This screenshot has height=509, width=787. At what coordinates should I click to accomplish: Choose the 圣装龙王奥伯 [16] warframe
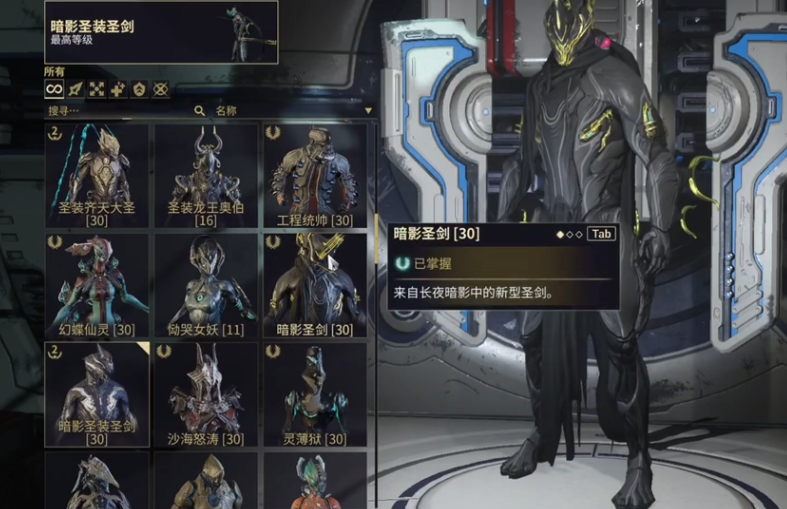pyautogui.click(x=206, y=175)
